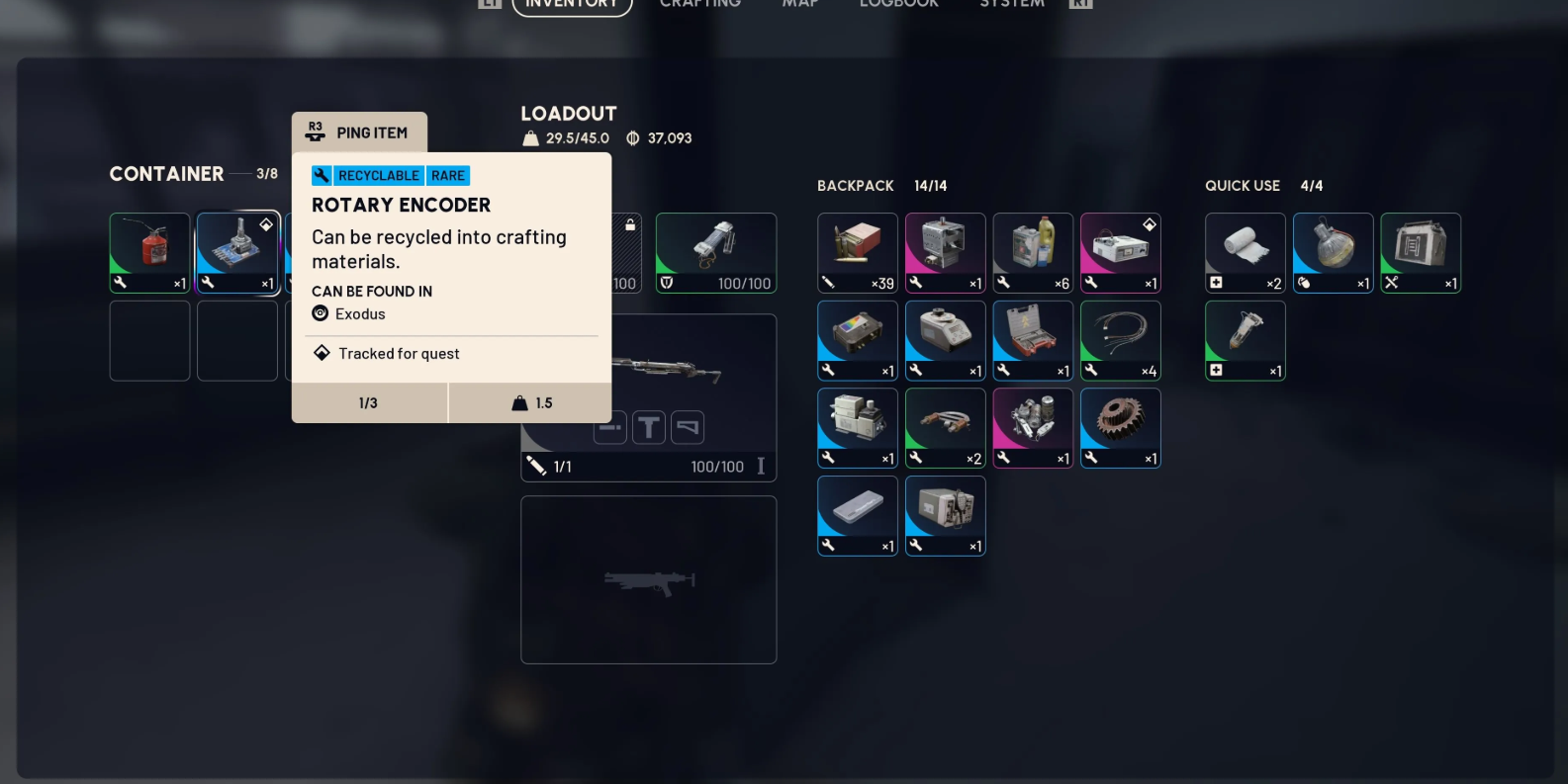Select the ammo stack of 39 bullets
This screenshot has height=784, width=1568.
coord(858,252)
